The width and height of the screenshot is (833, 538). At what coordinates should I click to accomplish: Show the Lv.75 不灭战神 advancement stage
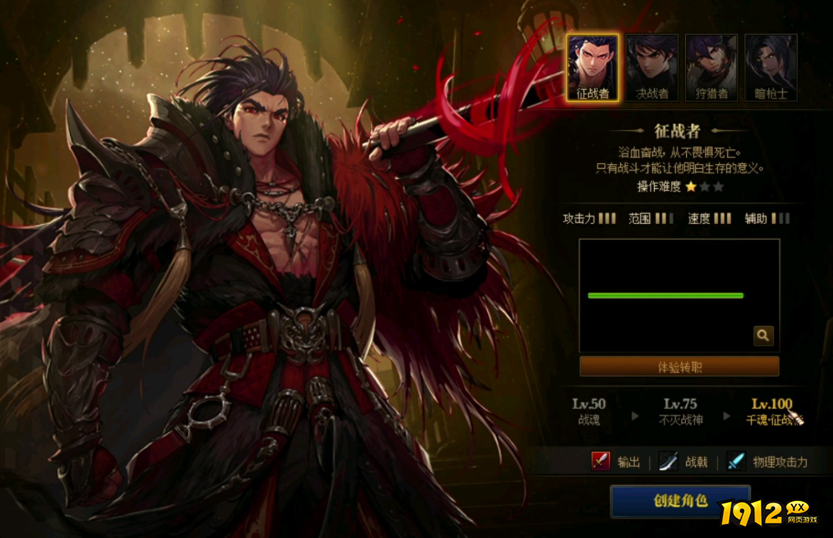coord(680,411)
